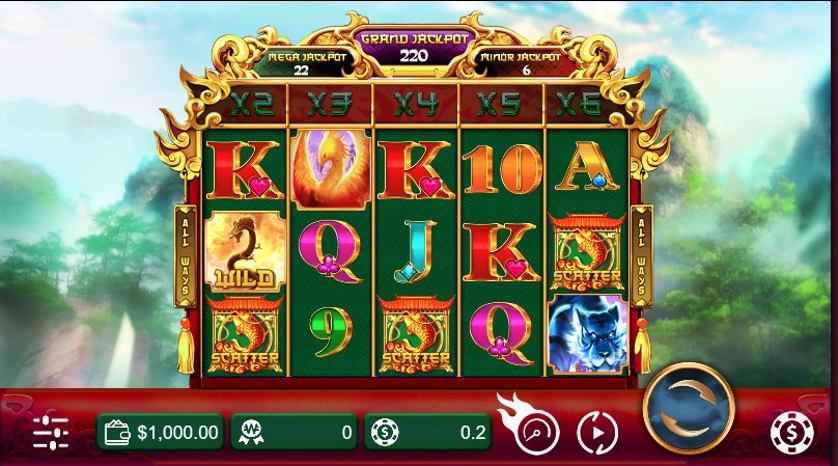Toggle the flaming turbo speed mode

click(536, 431)
